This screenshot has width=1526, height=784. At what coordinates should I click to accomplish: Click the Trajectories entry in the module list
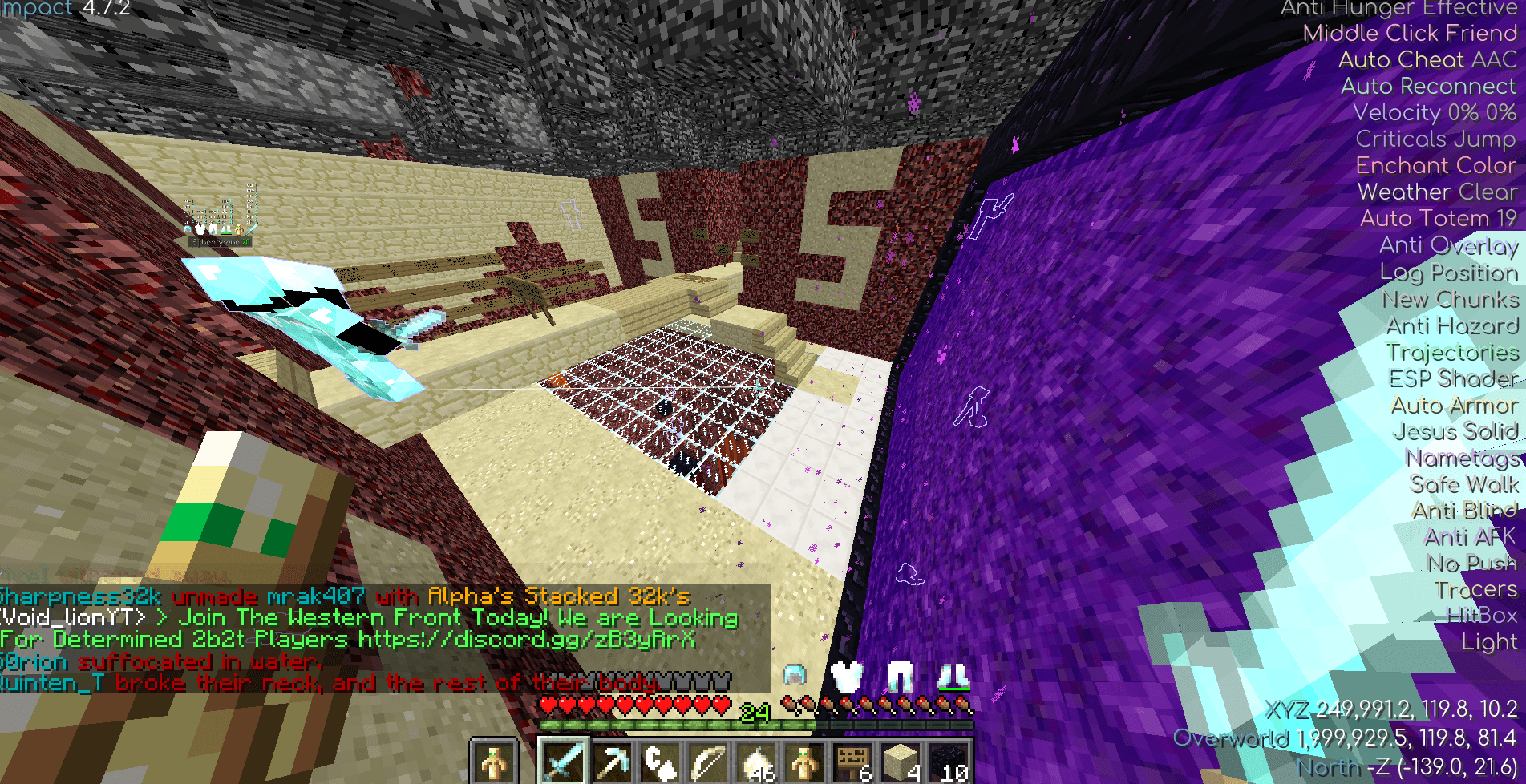[1453, 352]
